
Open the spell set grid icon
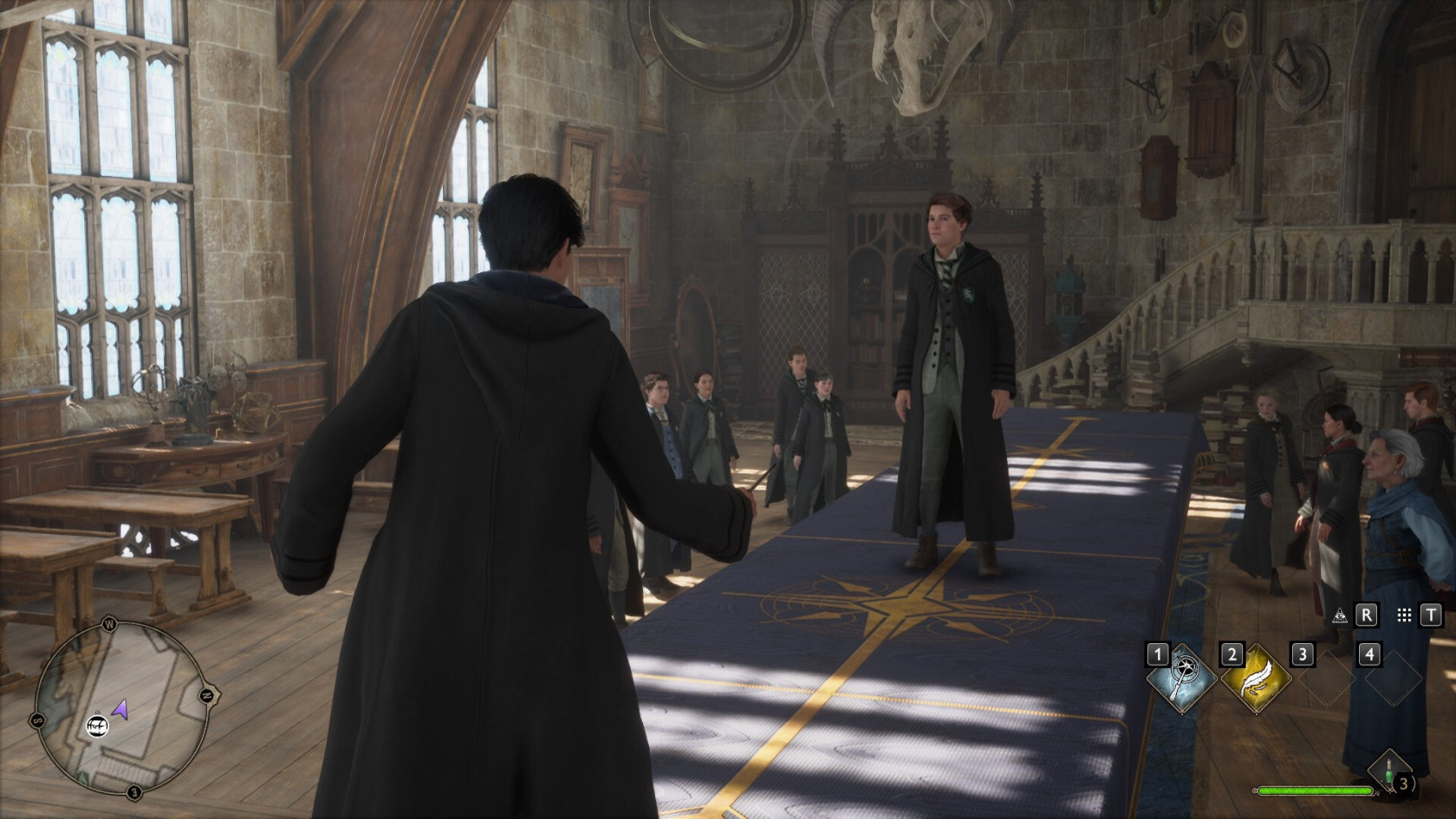[1404, 614]
